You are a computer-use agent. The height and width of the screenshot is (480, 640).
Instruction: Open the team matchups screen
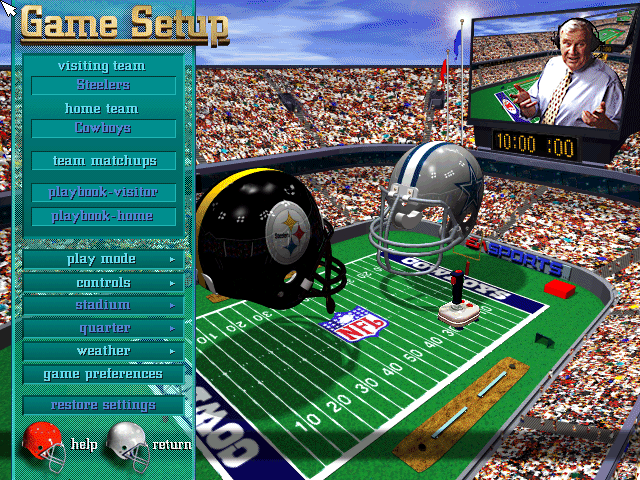104,160
